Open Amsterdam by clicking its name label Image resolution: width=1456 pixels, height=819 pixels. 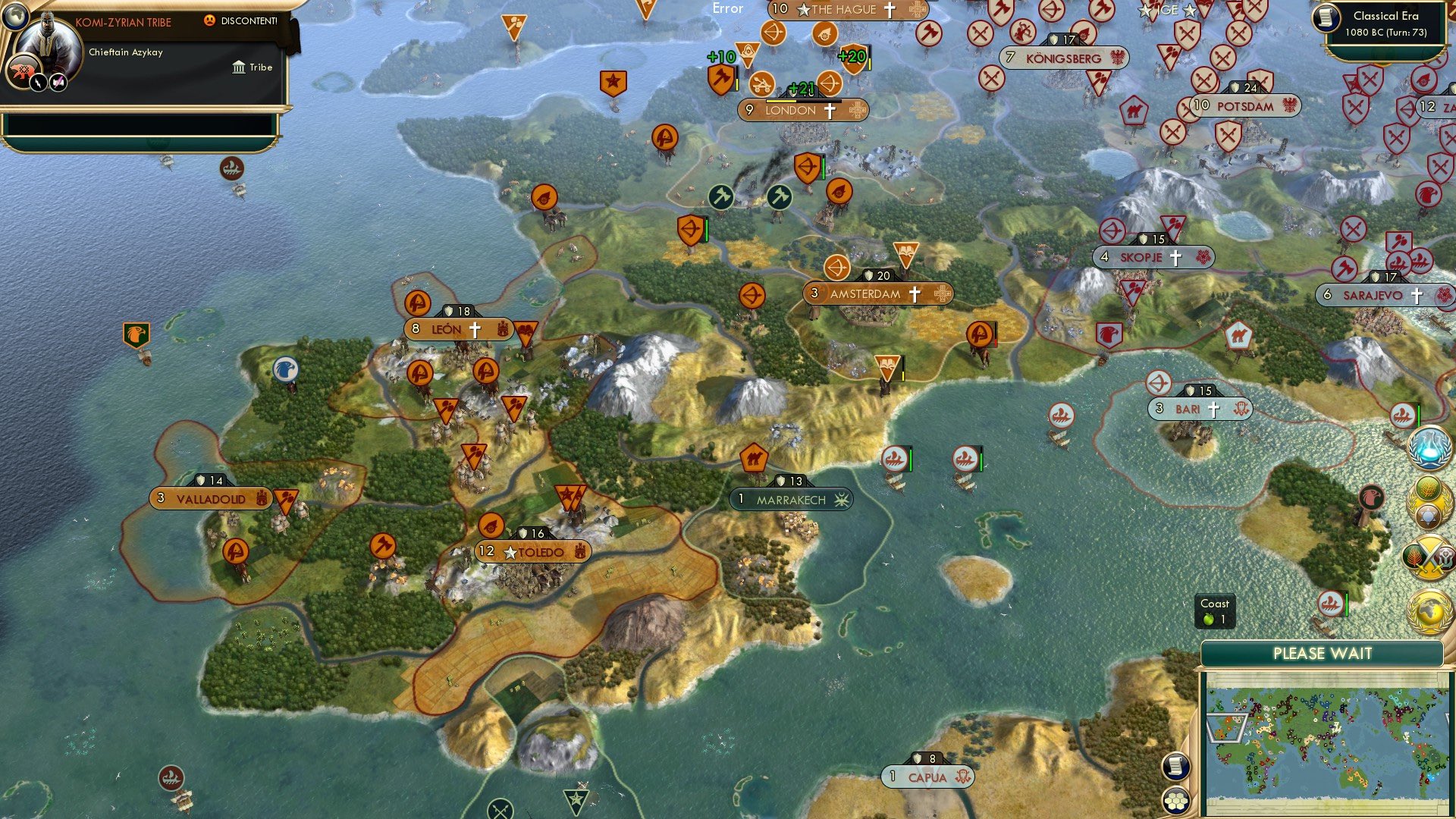[868, 293]
